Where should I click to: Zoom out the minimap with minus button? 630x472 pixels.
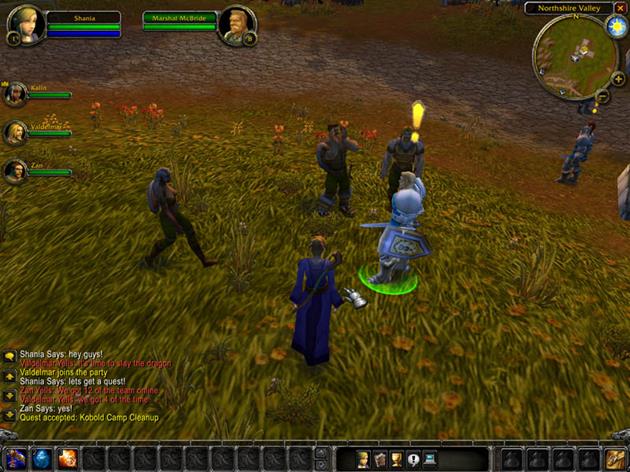click(603, 96)
